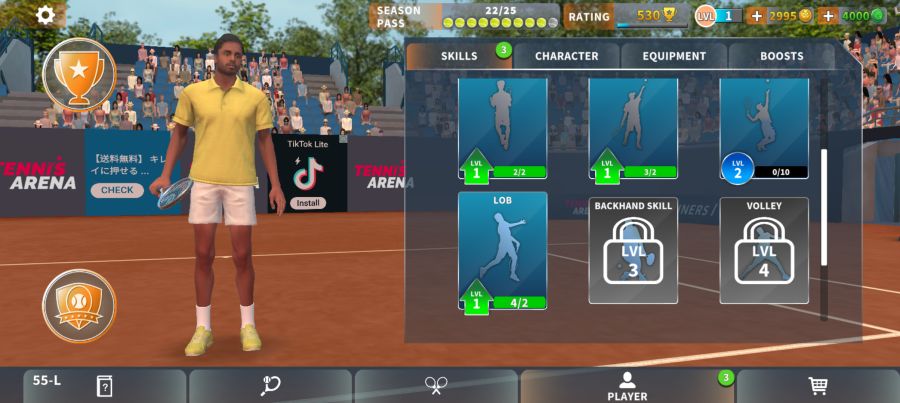The width and height of the screenshot is (900, 403).
Task: Add more gold coins with plus button
Action: 756,15
